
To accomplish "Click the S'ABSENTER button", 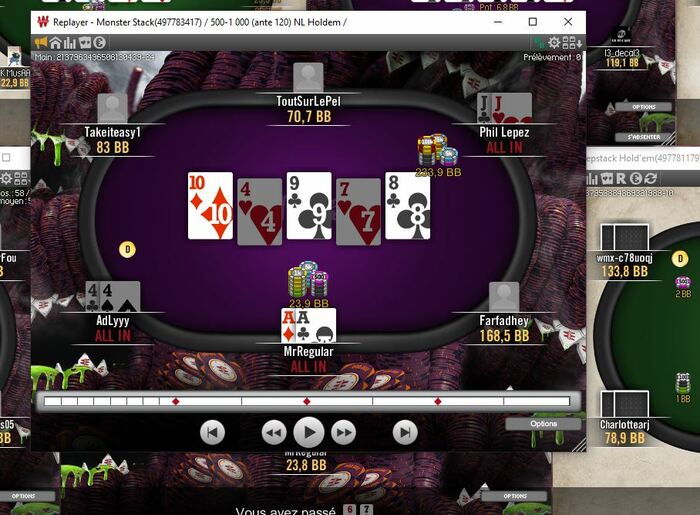I will pyautogui.click(x=643, y=136).
